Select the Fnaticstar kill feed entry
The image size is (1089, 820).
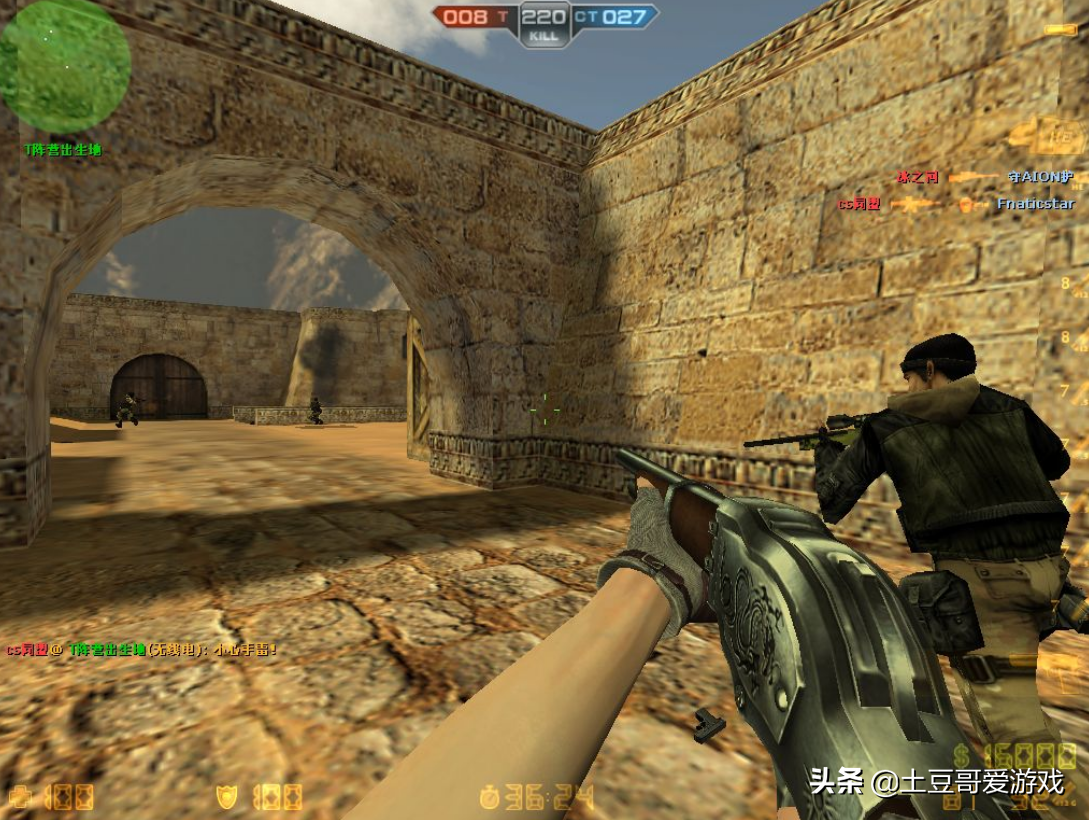click(1035, 204)
